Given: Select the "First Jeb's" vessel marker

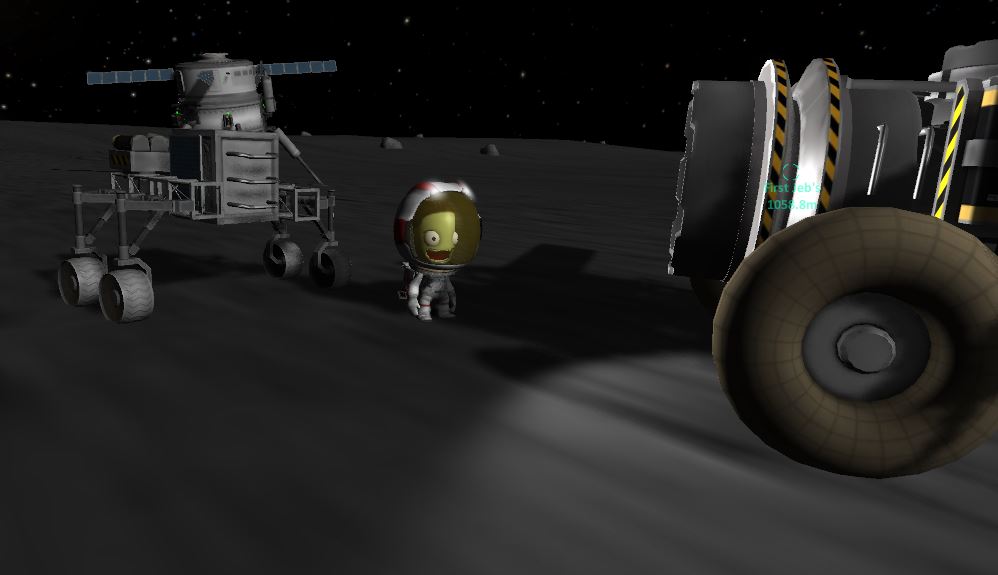Looking at the screenshot, I should (791, 173).
